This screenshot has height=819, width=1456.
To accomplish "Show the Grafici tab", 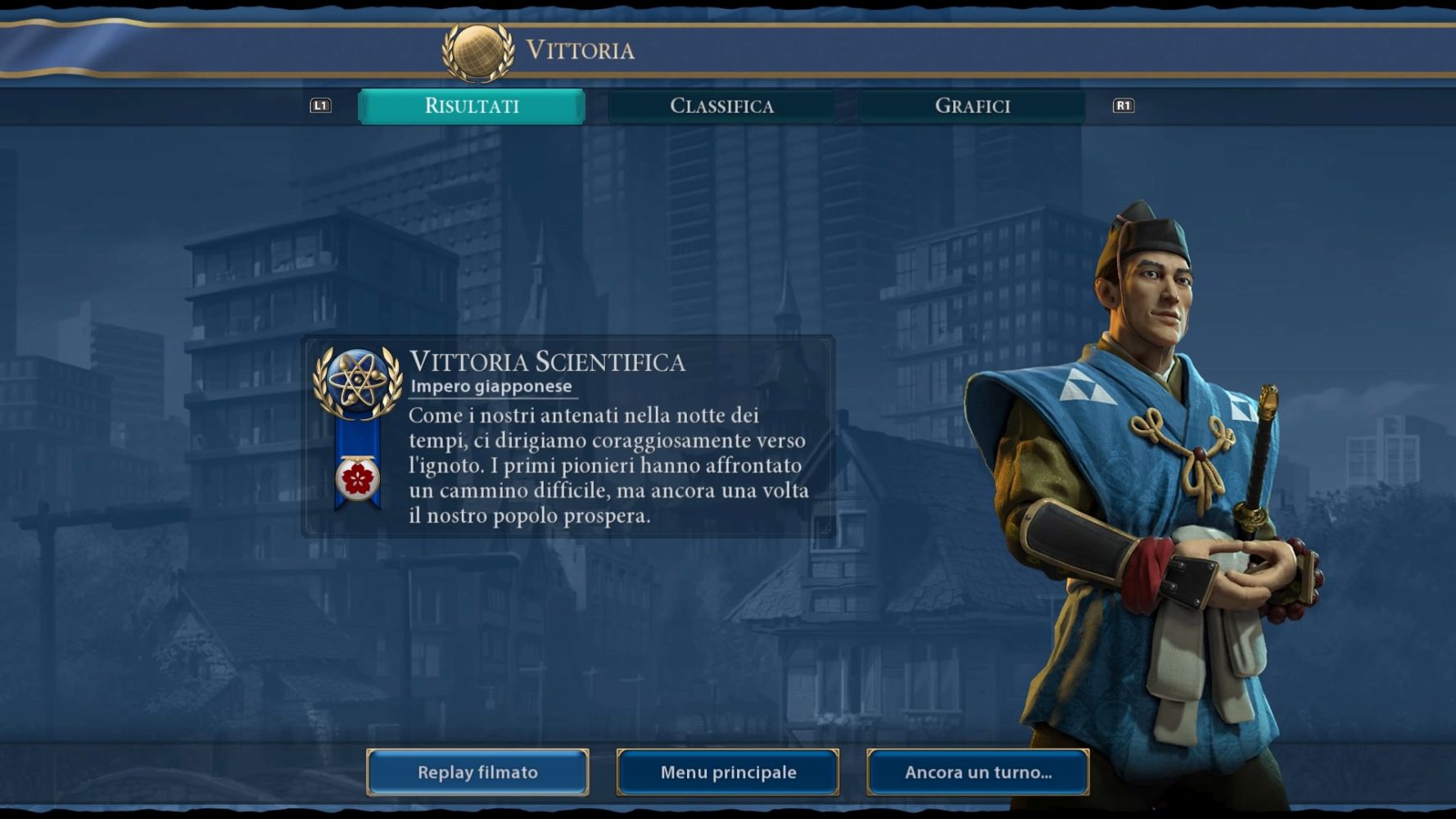I will click(972, 106).
